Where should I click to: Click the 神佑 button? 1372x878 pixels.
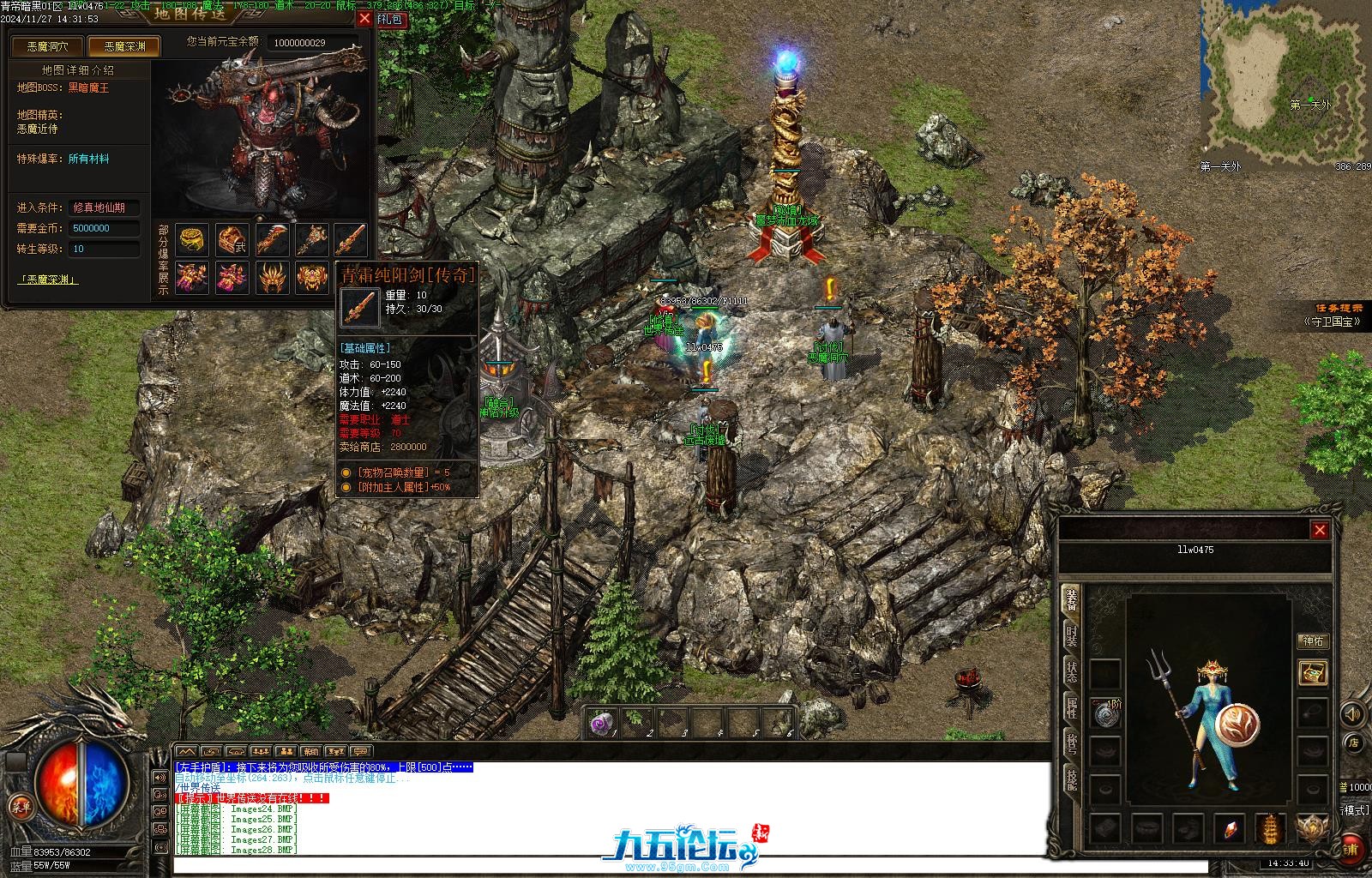point(1312,640)
